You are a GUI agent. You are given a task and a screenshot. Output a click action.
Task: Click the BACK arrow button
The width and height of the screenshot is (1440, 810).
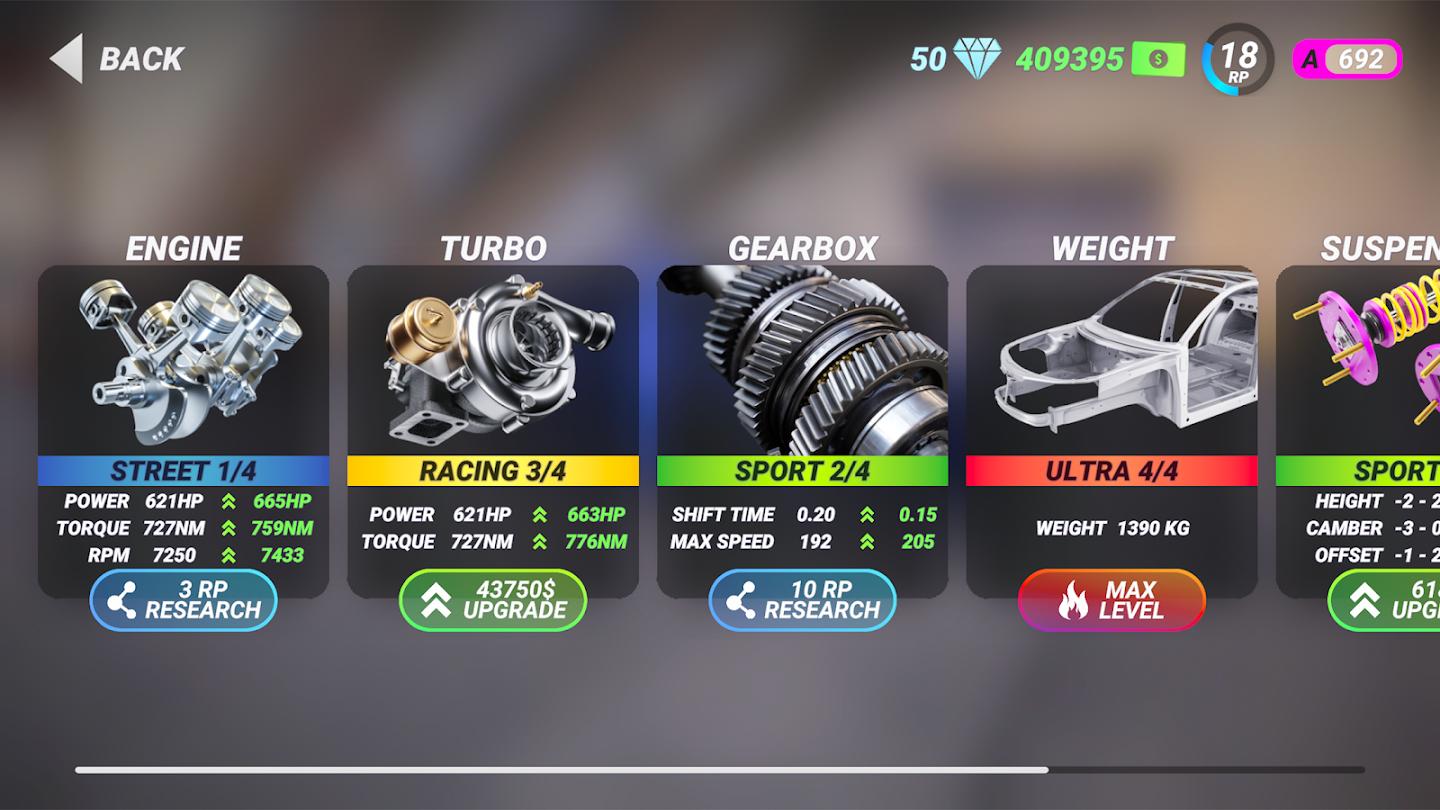coord(67,59)
